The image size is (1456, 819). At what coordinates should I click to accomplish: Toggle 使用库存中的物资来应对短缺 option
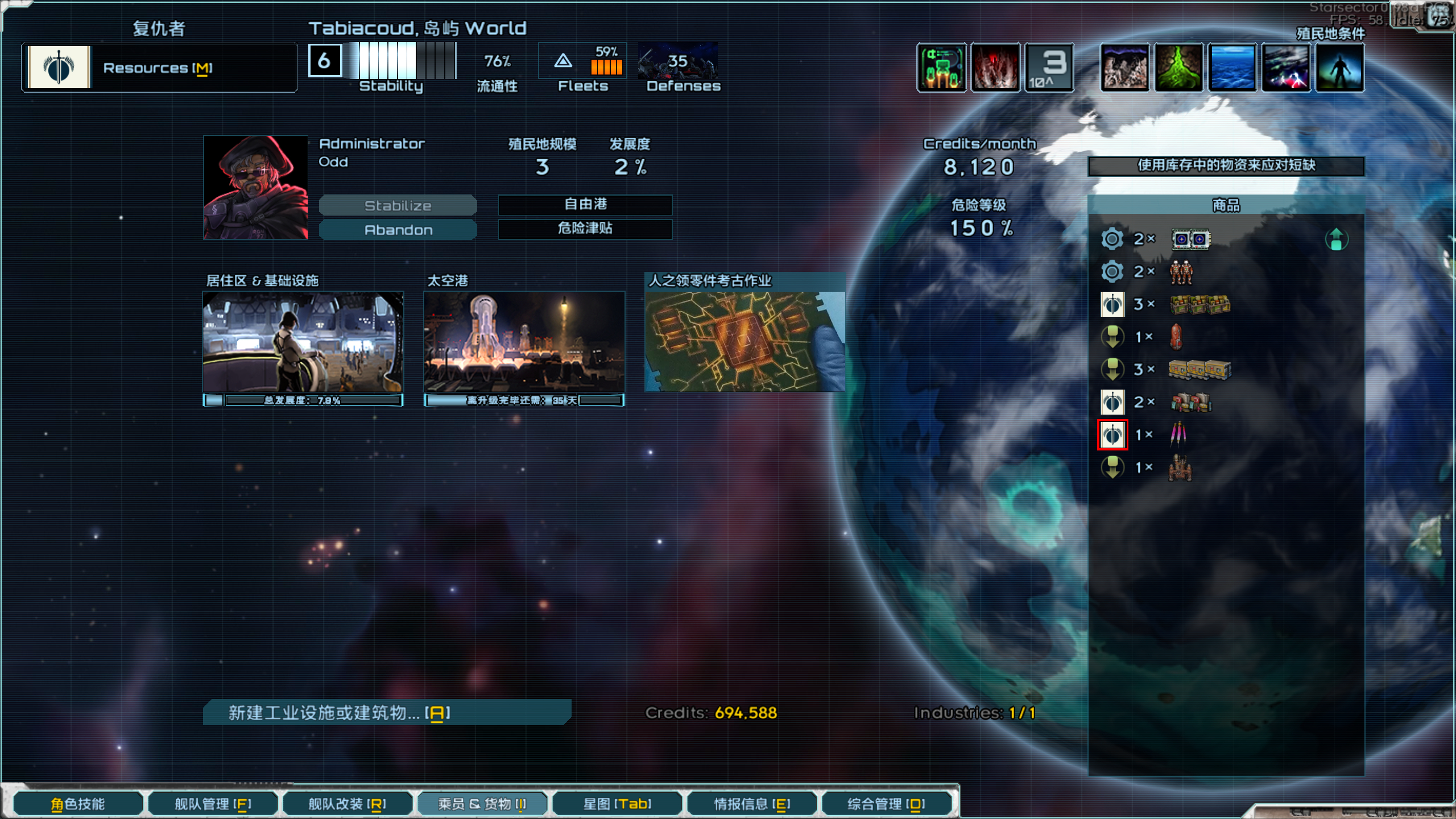pos(1226,166)
